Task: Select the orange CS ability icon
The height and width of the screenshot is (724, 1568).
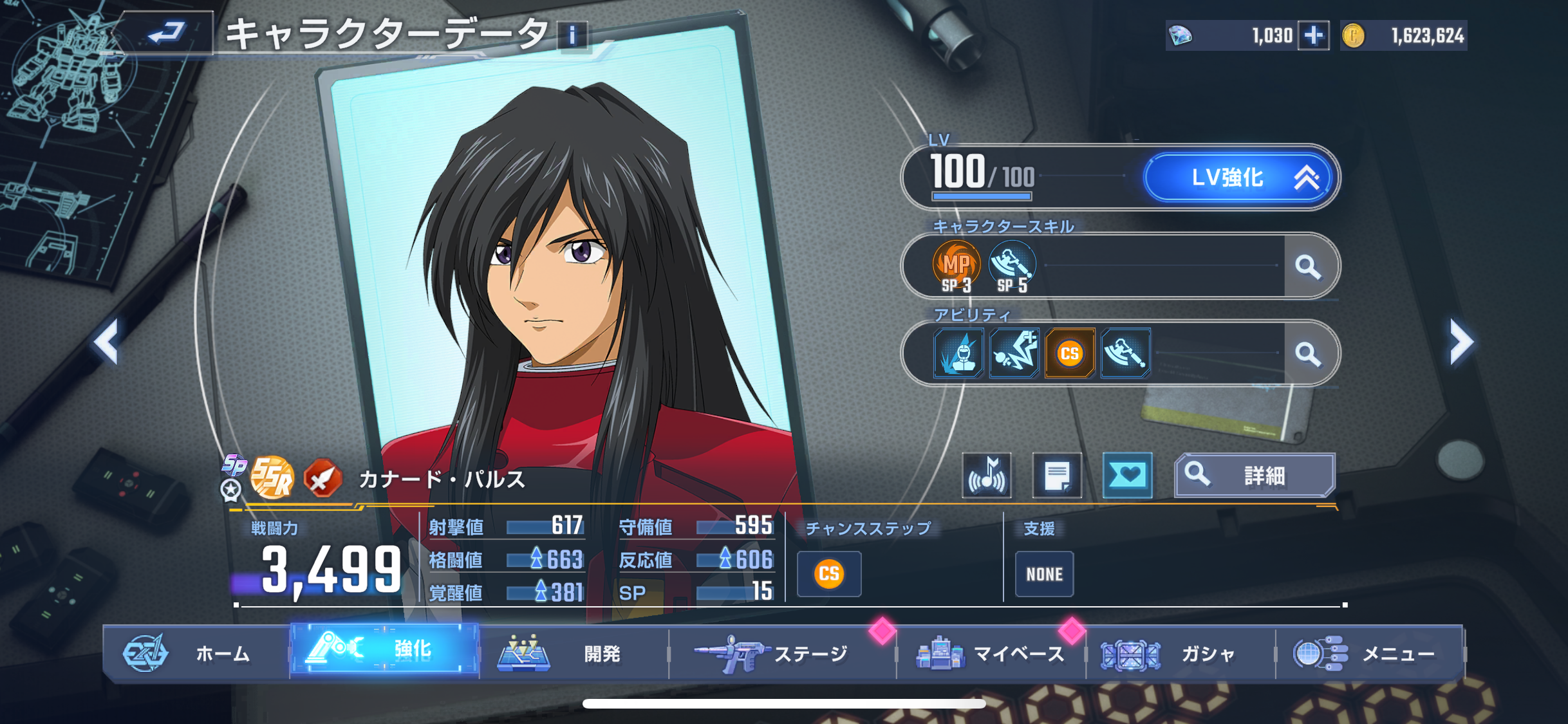Action: point(1070,353)
